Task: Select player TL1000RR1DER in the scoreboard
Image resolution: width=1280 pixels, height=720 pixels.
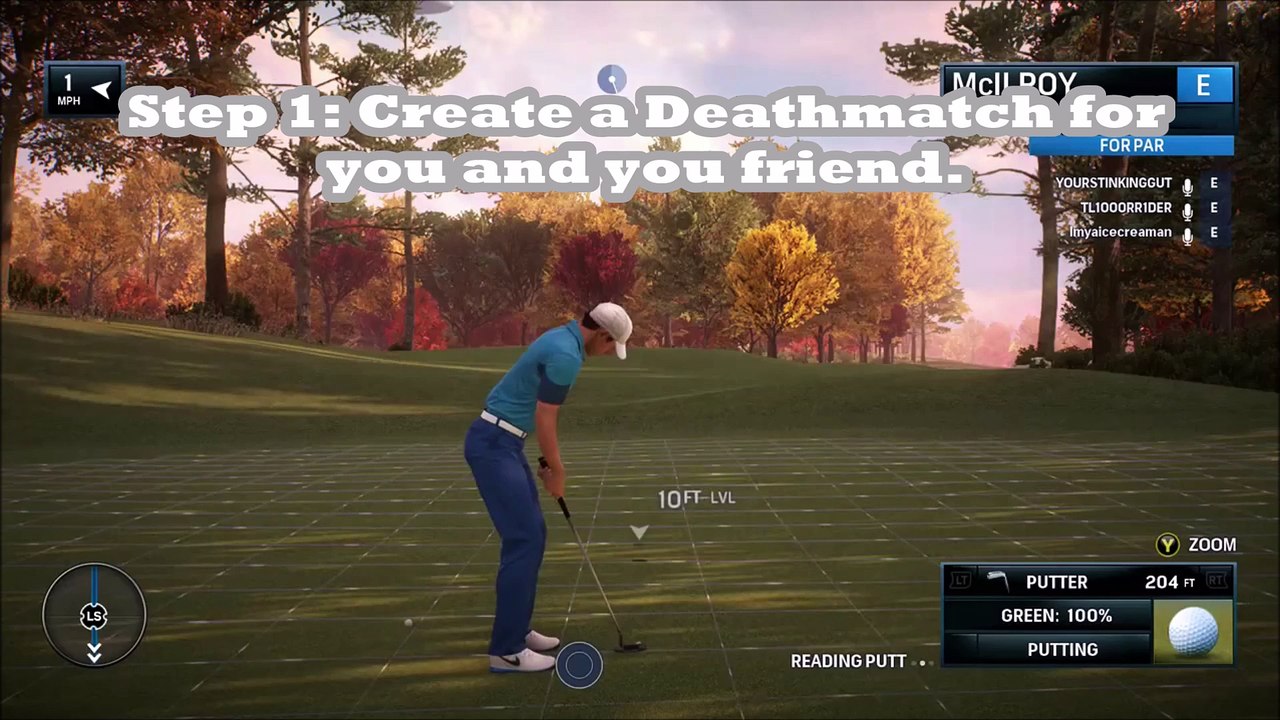Action: pyautogui.click(x=1125, y=208)
